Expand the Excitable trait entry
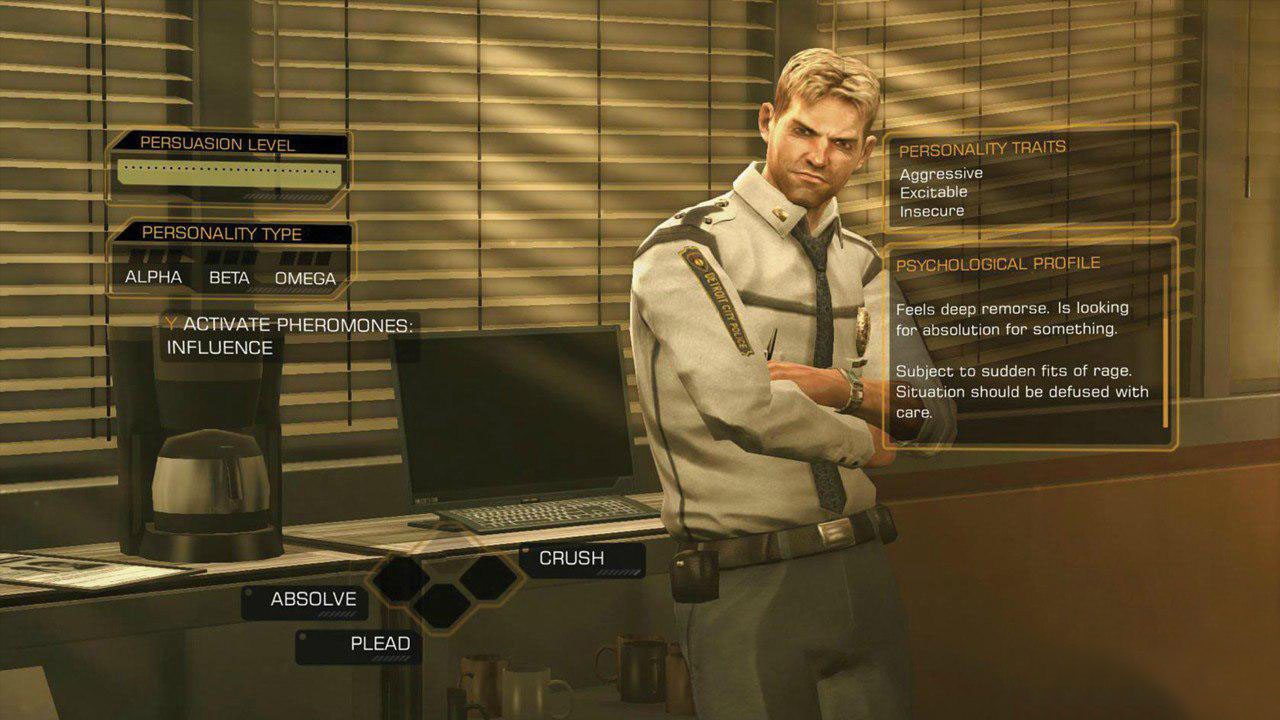This screenshot has width=1280, height=720. click(935, 192)
